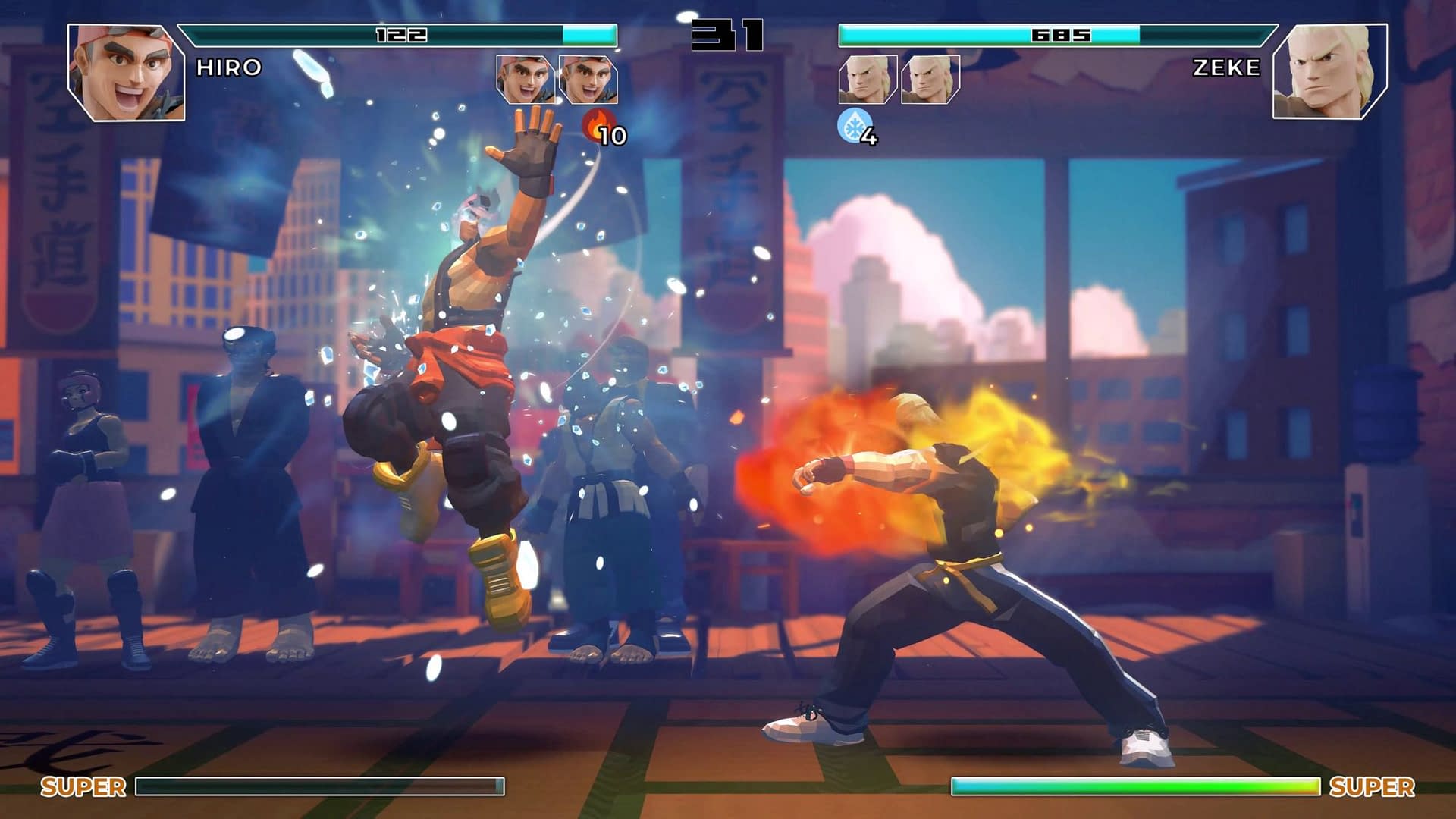This screenshot has height=819, width=1456.
Task: Click Zeke's character portrait
Action: click(x=1329, y=72)
